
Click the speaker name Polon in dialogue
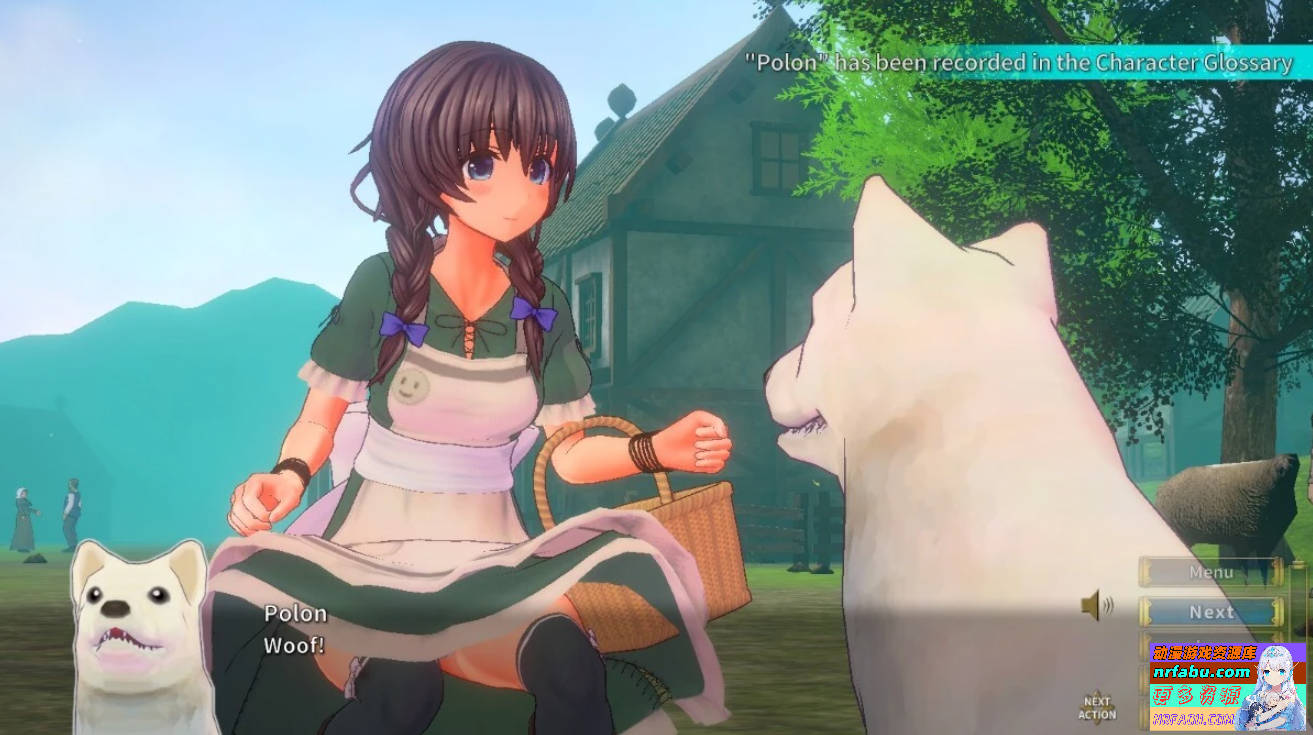[295, 612]
